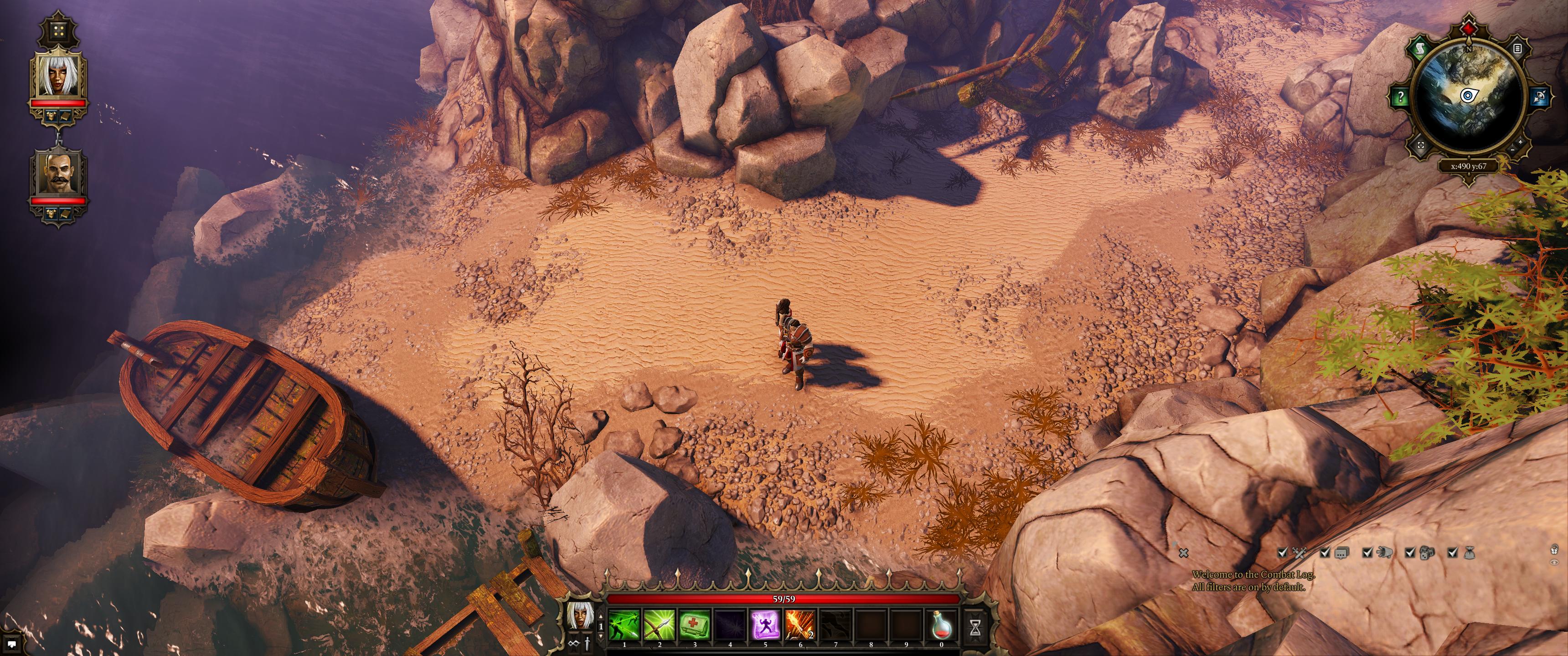Open the quest log scroll icon on minimap
1568x656 pixels.
click(1421, 49)
